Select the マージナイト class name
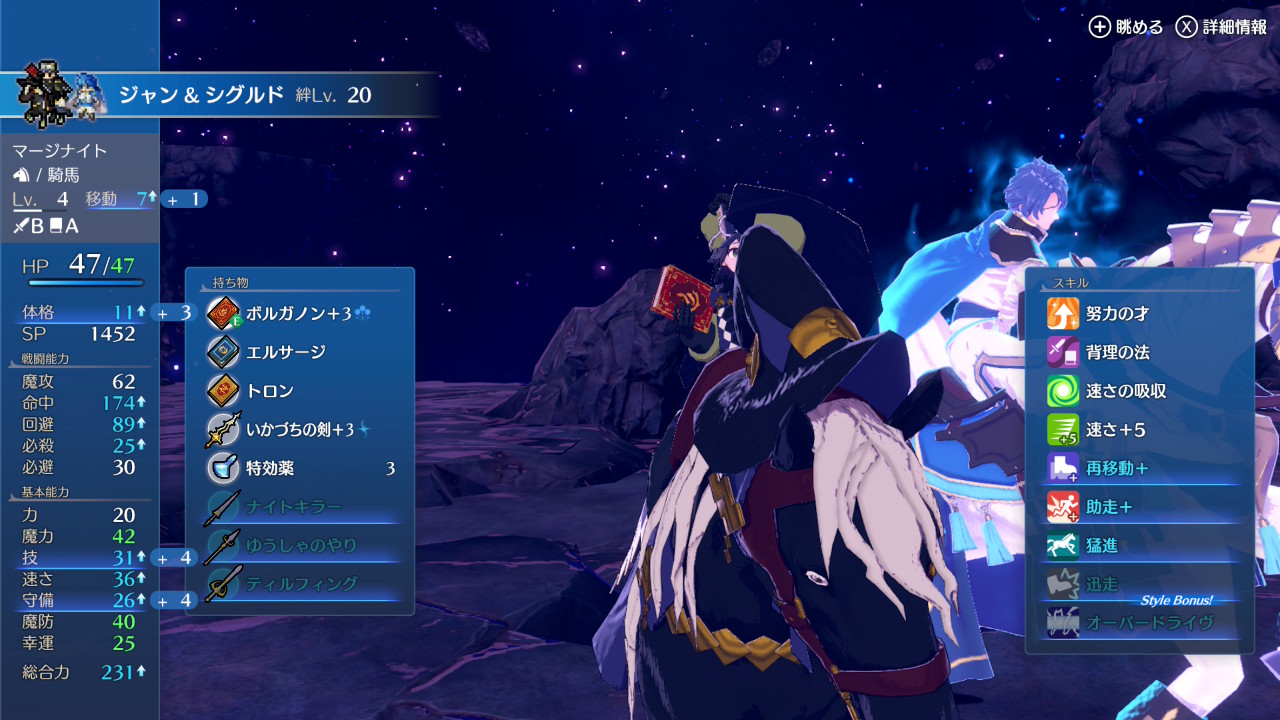This screenshot has width=1280, height=720. click(x=60, y=151)
